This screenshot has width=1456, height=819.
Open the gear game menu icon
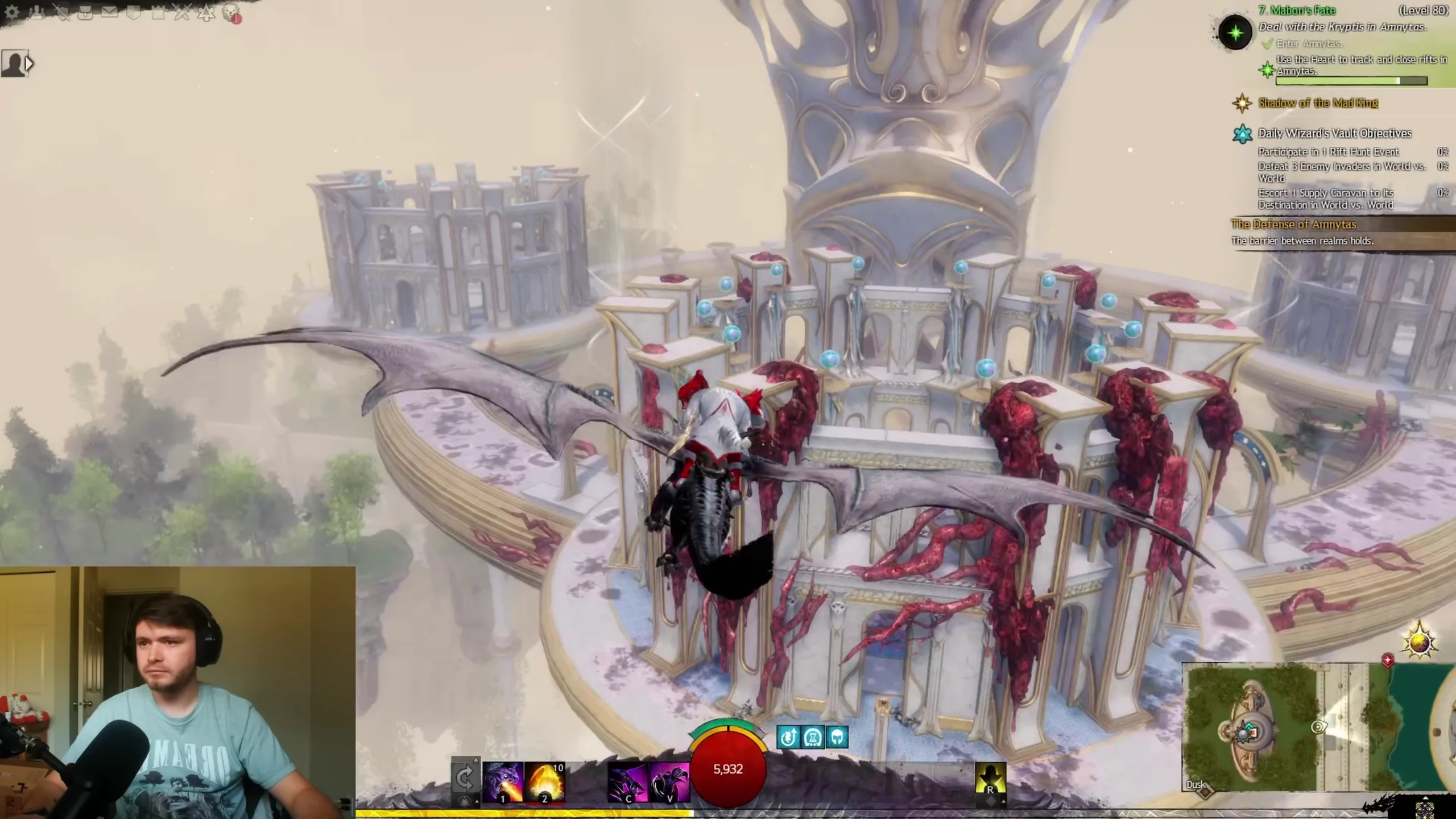(x=12, y=13)
